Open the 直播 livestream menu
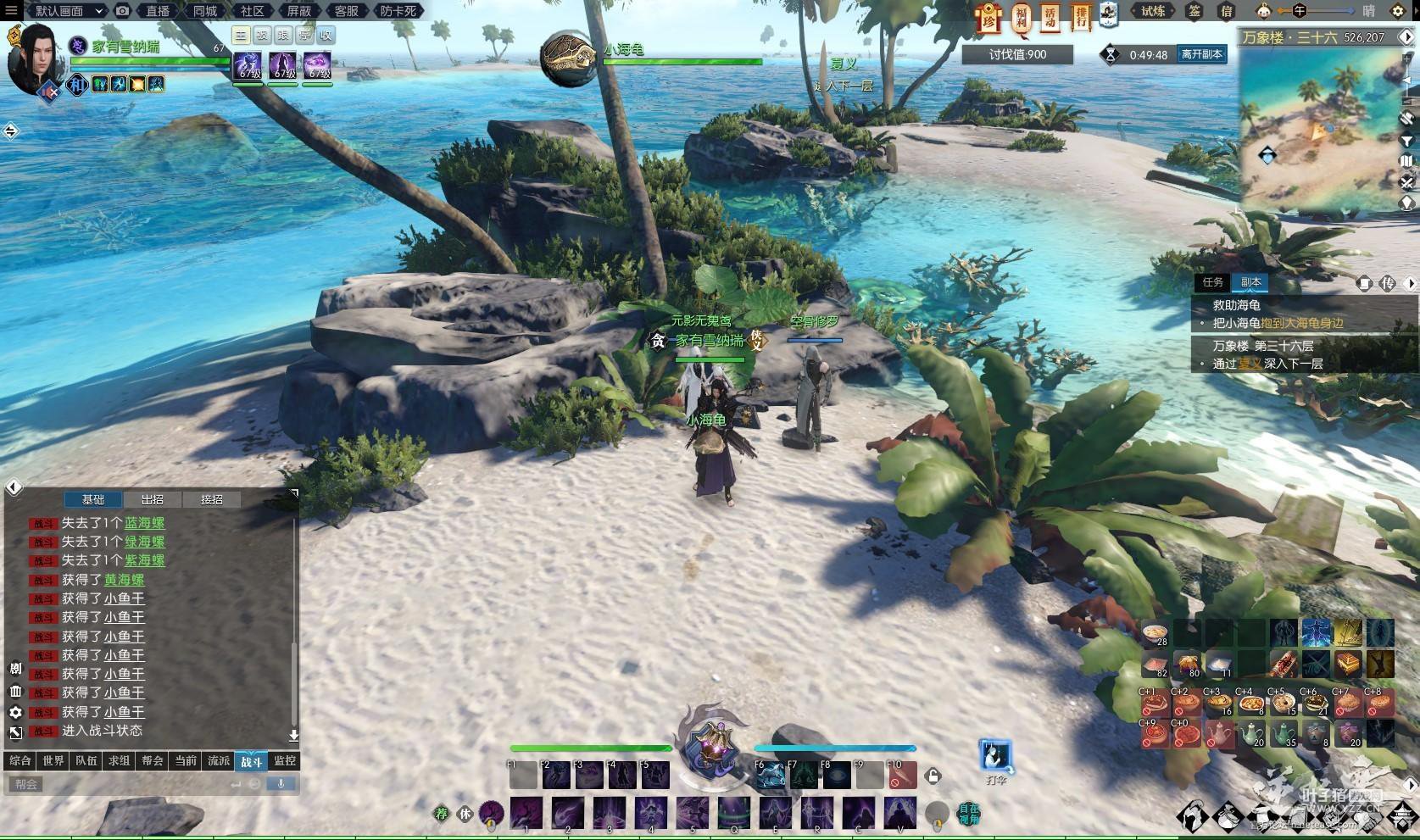Screen dimensions: 1420x840 pos(158,11)
